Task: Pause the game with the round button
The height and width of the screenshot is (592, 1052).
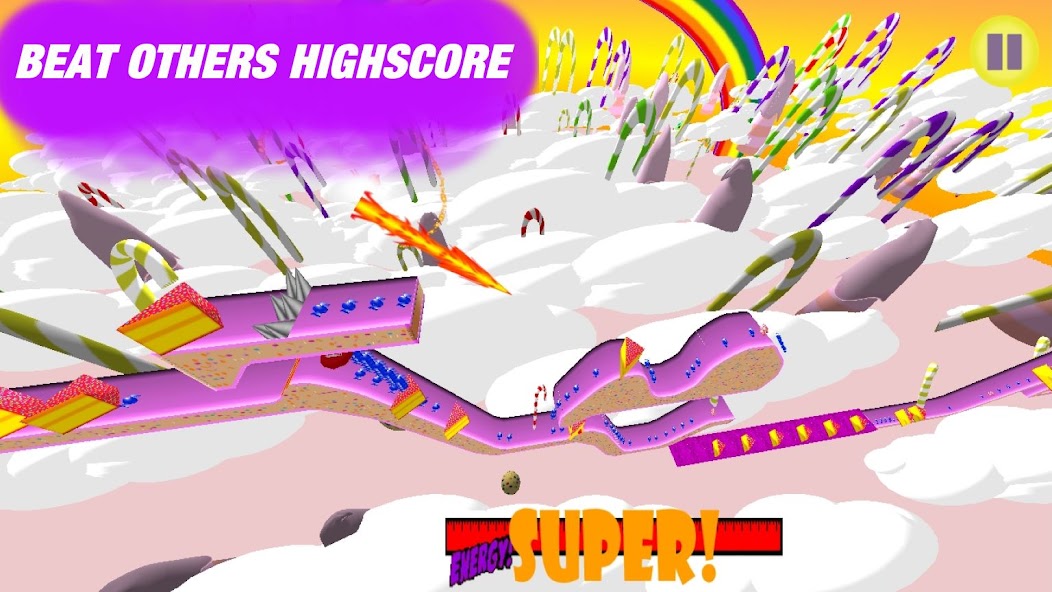Action: coord(1004,50)
